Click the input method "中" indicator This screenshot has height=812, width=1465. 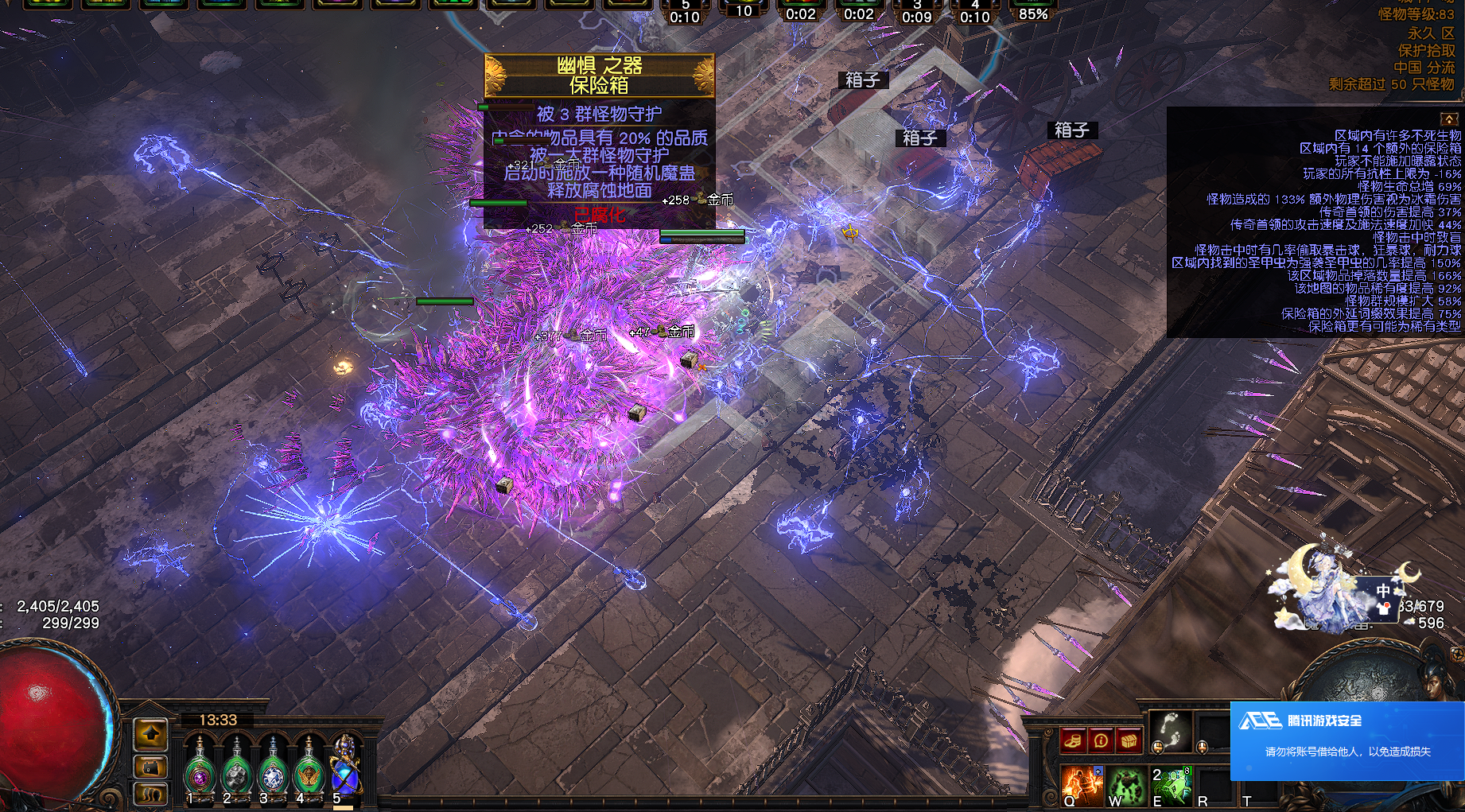coord(1383,591)
